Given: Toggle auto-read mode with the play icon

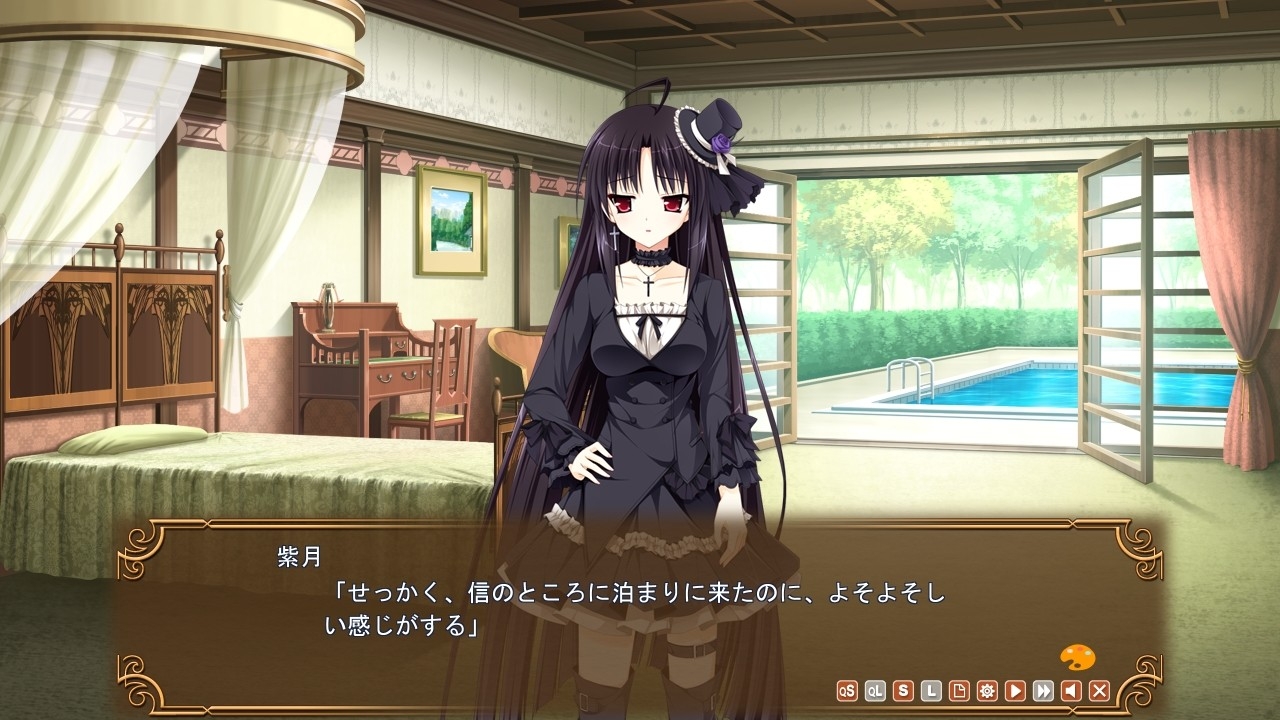Looking at the screenshot, I should click(x=1015, y=692).
